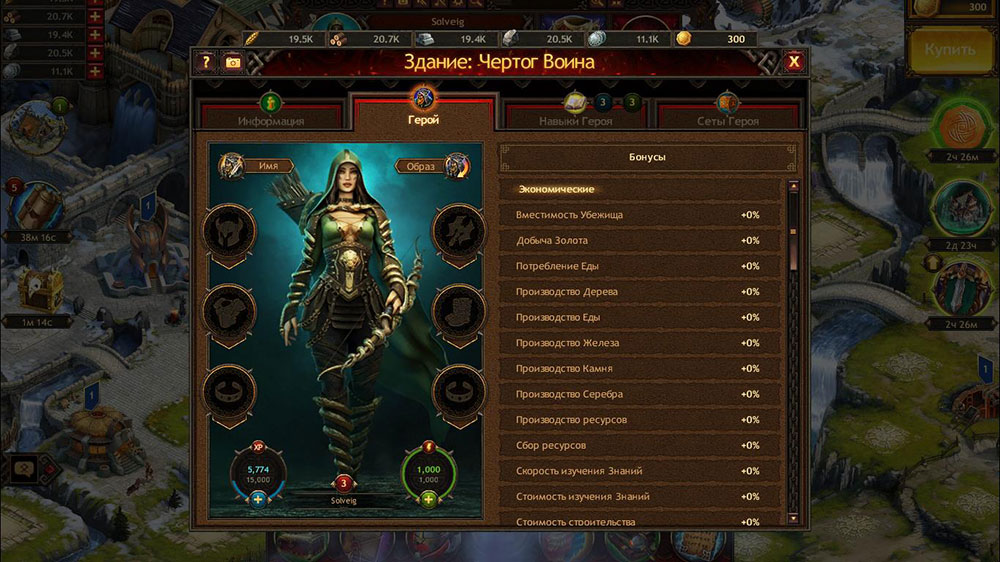This screenshot has height=562, width=1000.
Task: Add hero experience with the blue plus
Action: [x=258, y=499]
